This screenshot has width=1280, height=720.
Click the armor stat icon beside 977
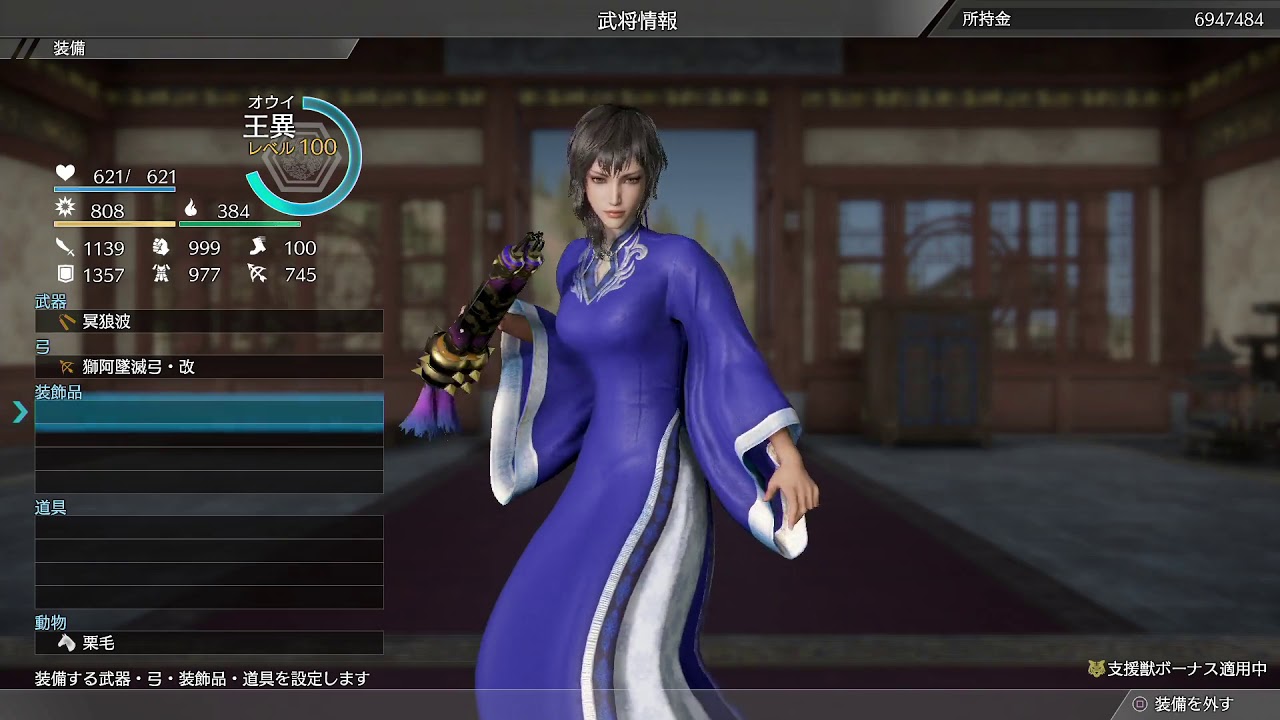pos(161,273)
